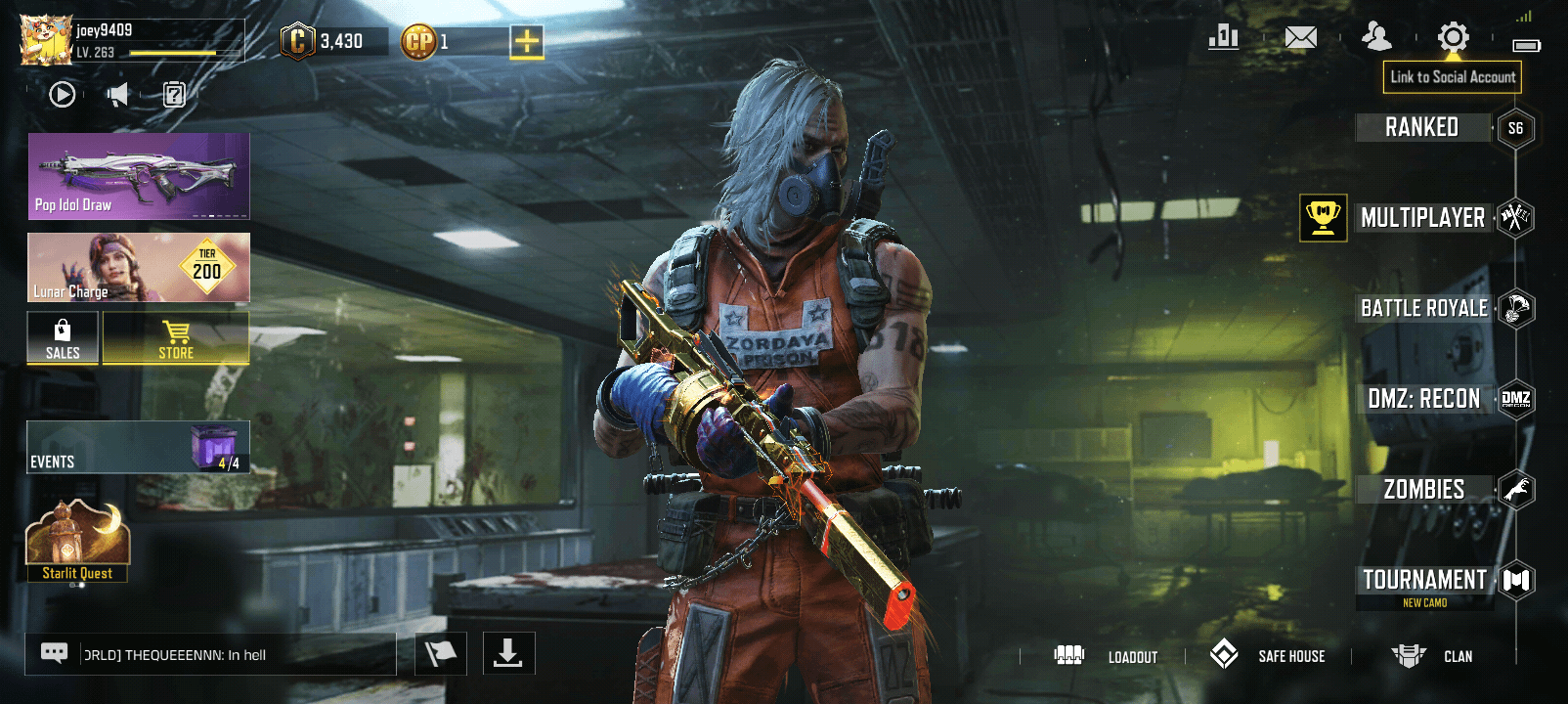Open the Tournament mode
1568x704 pixels.
(1424, 581)
